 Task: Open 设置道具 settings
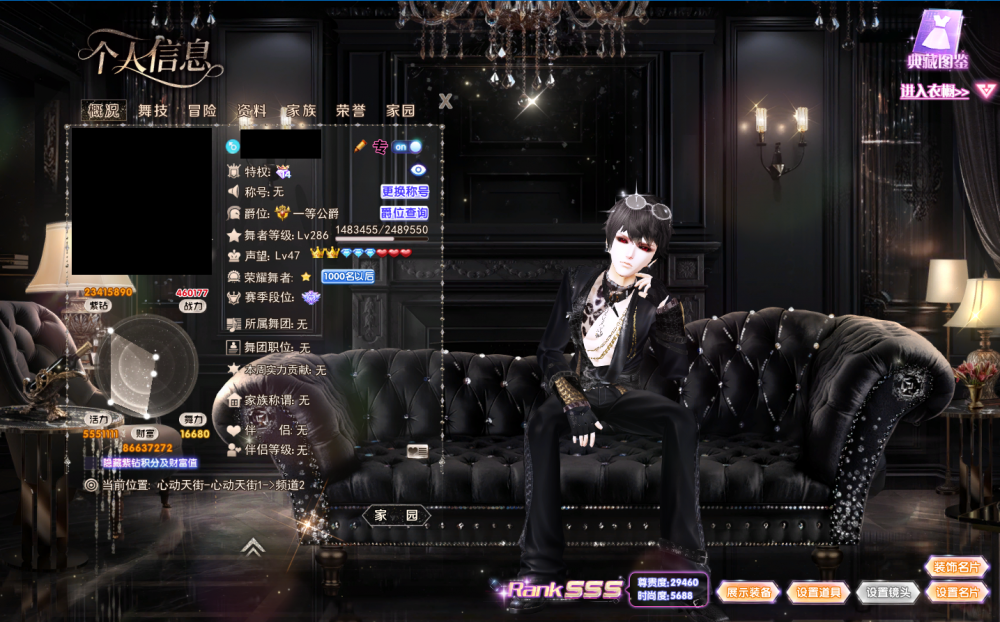(819, 592)
